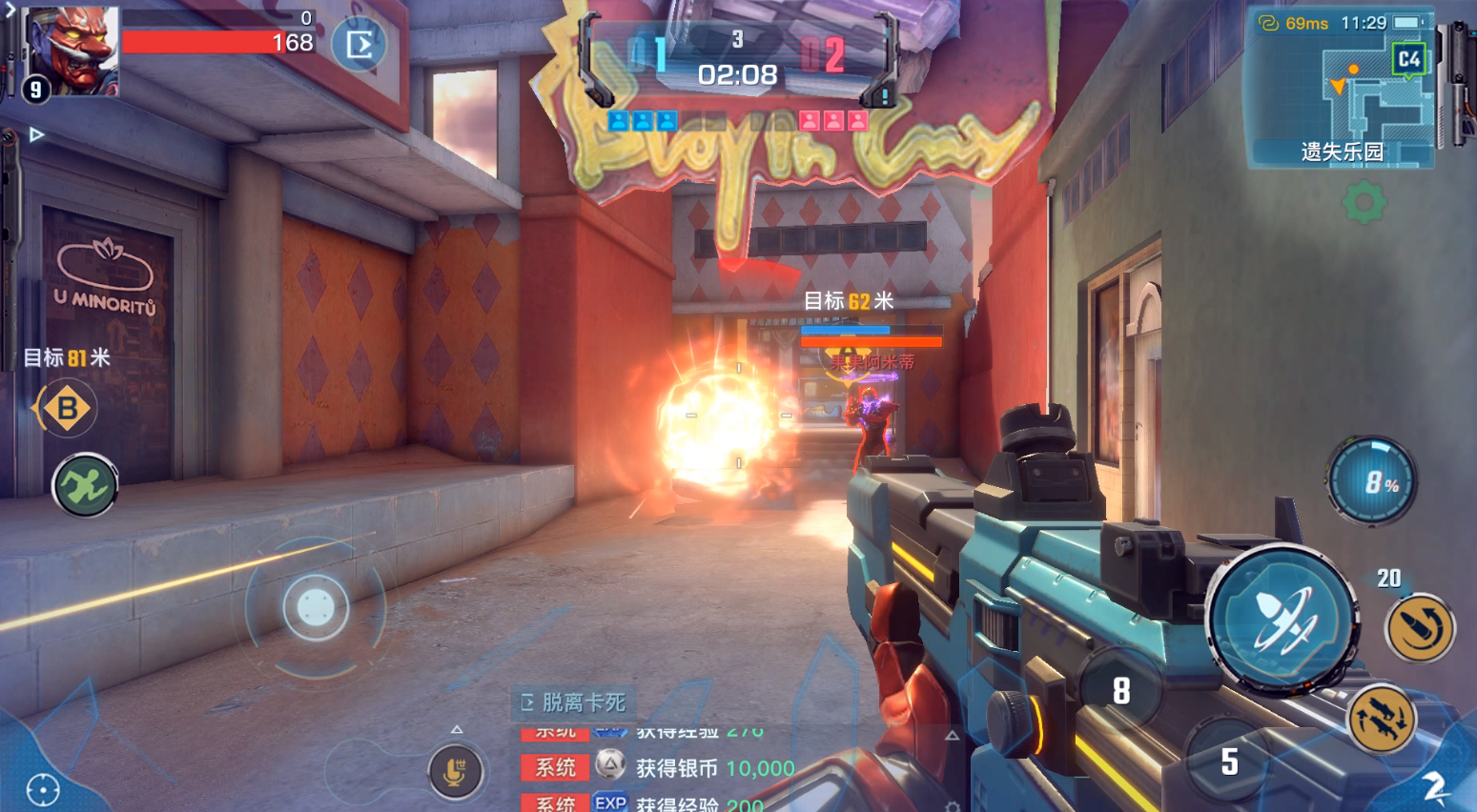Select the item slot showing 5

(x=1229, y=761)
